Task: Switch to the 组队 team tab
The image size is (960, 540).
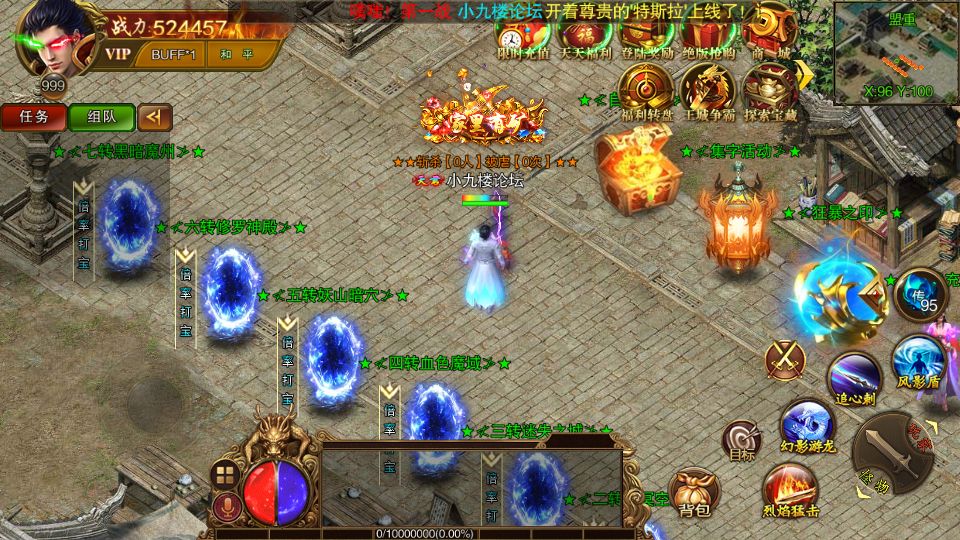Action: 101,117
